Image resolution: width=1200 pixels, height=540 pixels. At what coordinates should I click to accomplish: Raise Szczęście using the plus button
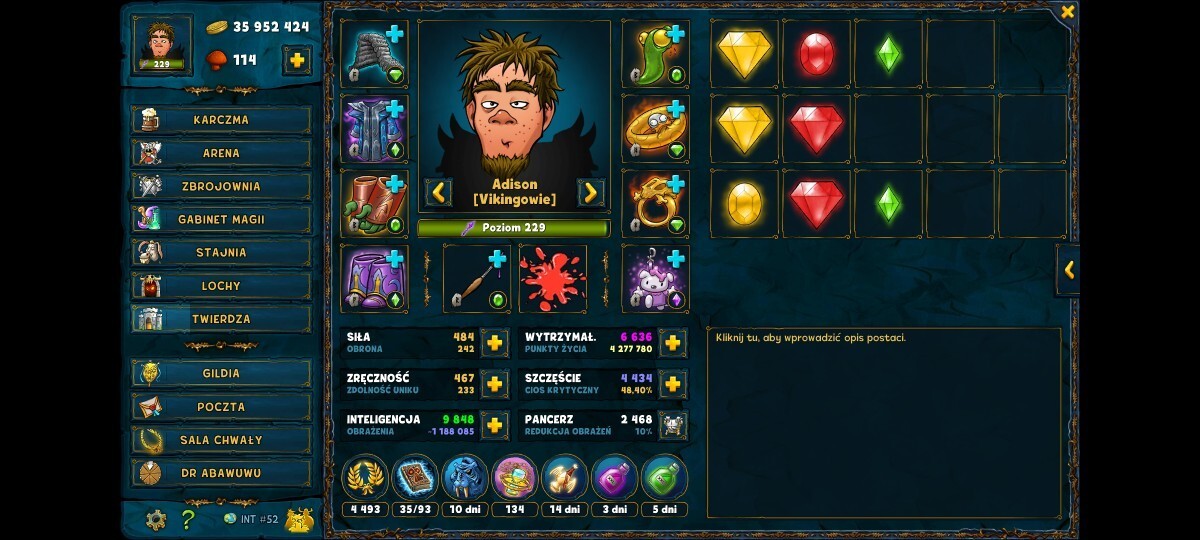673,384
